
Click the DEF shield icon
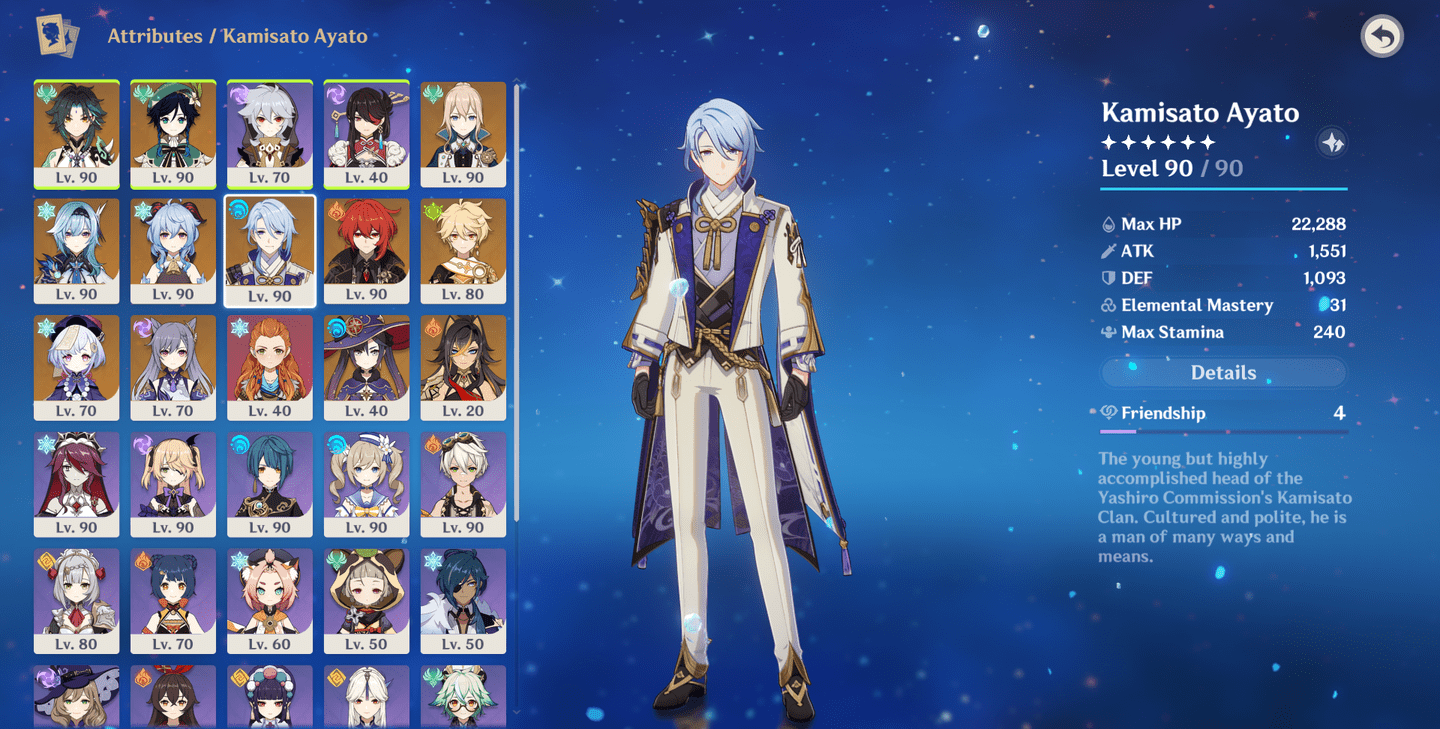click(1106, 278)
